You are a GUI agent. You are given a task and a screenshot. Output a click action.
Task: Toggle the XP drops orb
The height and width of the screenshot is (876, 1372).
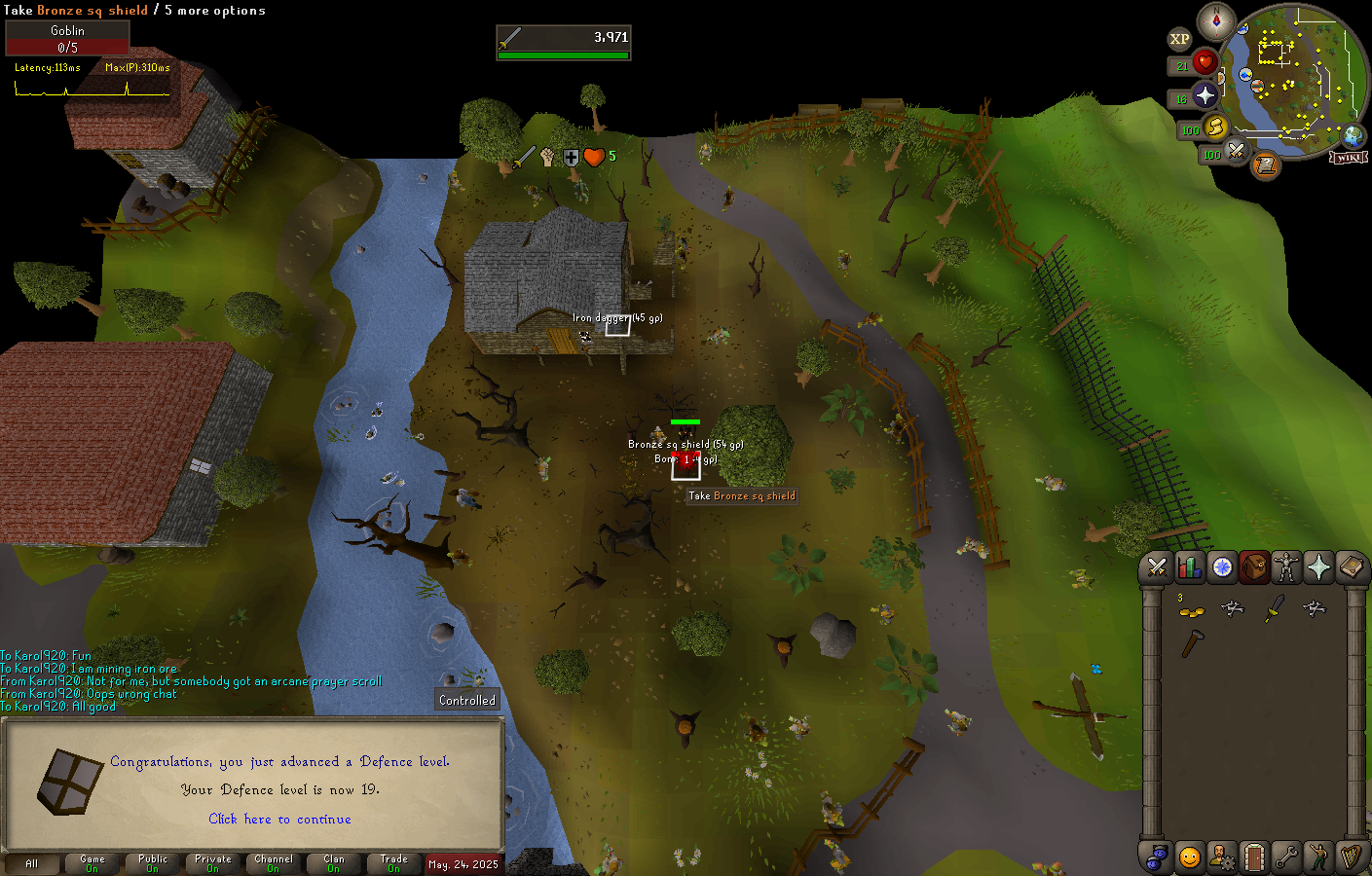coord(1179,40)
